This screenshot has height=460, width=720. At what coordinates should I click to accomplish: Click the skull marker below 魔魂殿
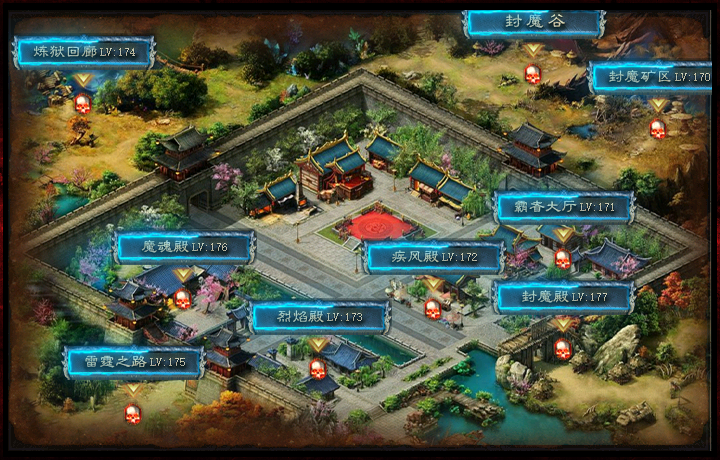(182, 298)
